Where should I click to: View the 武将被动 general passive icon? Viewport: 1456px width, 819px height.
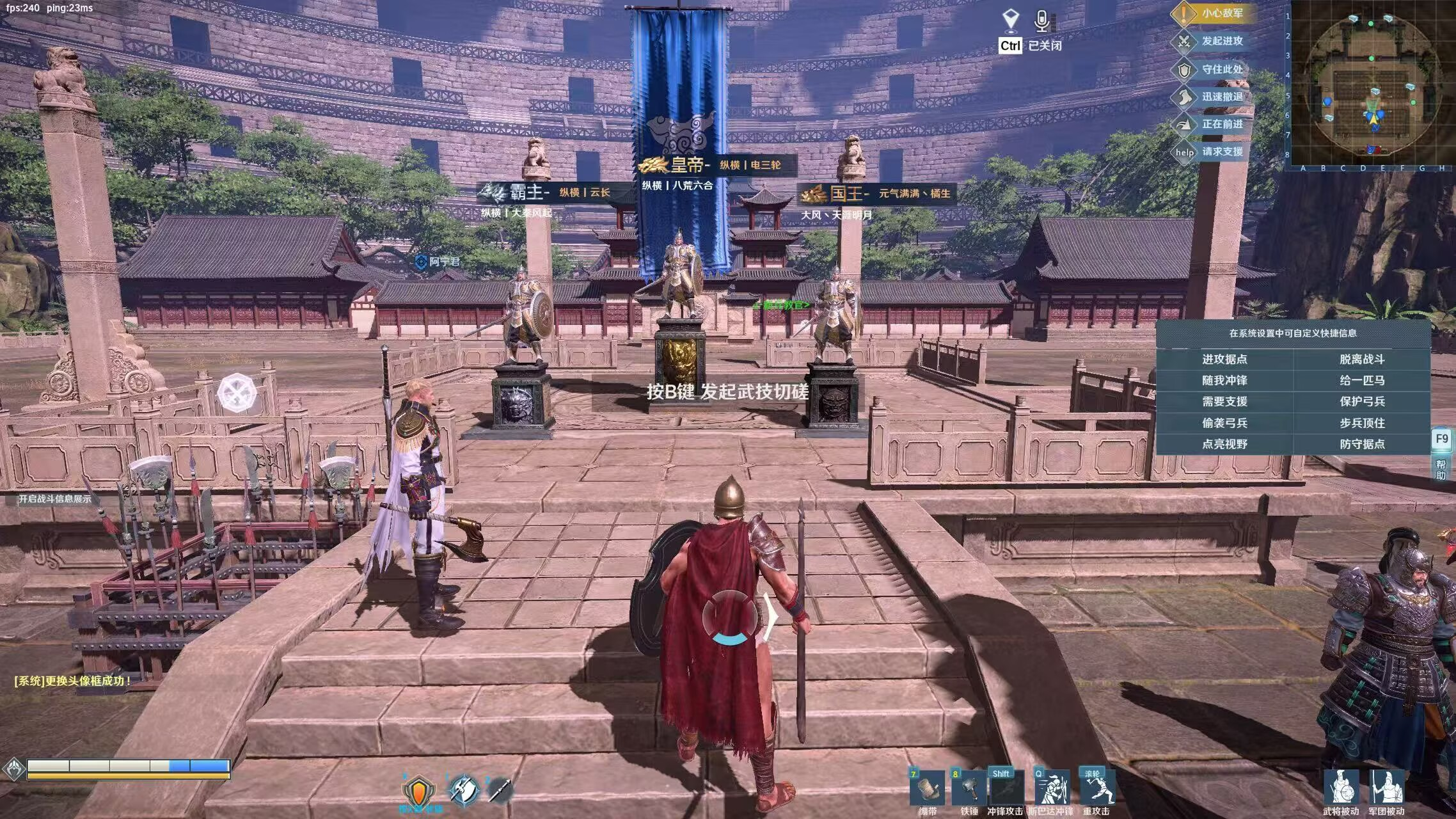point(1341,788)
